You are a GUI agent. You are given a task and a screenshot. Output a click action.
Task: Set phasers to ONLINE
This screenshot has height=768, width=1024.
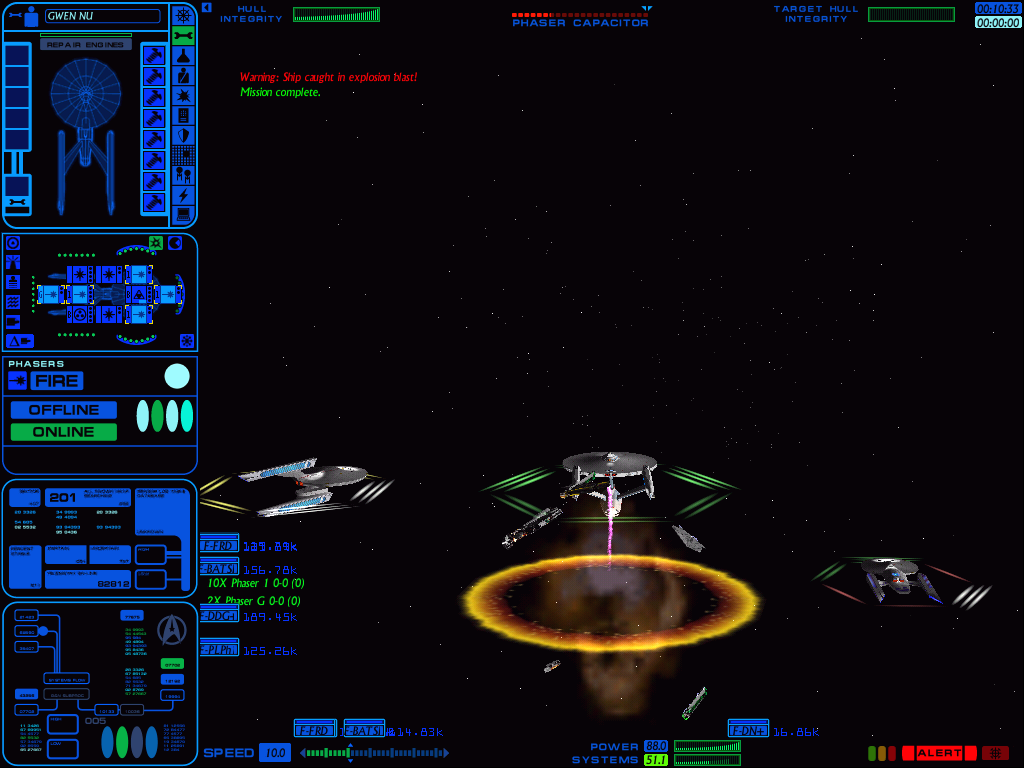pos(64,432)
